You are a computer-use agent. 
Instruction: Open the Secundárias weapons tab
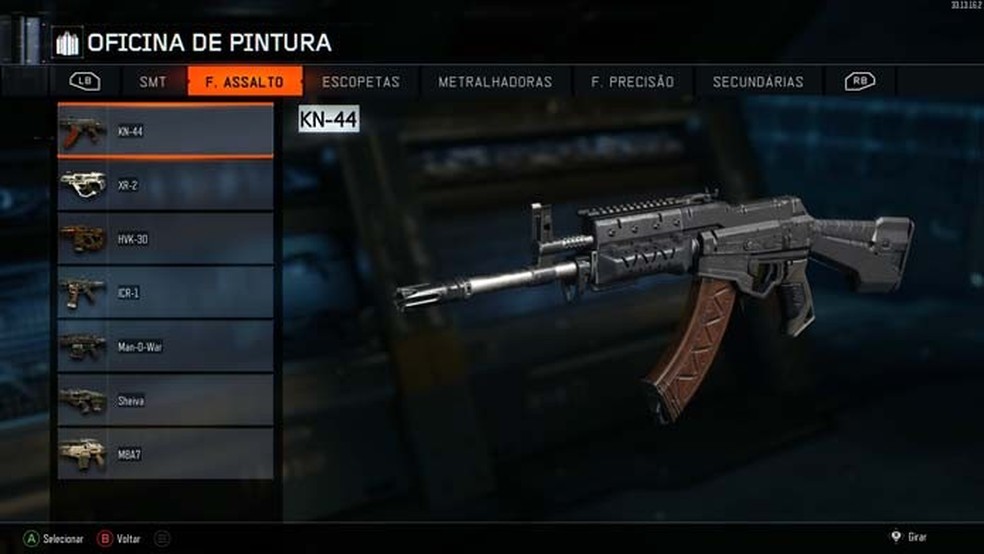tap(758, 82)
